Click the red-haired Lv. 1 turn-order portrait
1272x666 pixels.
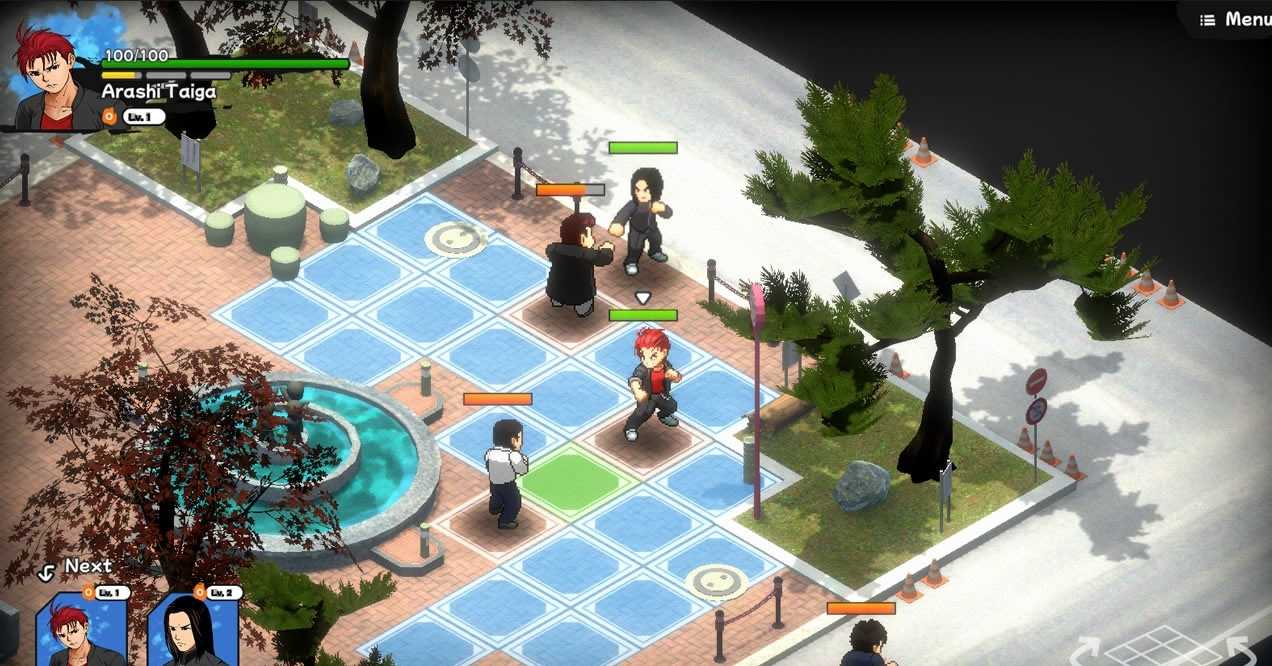81,632
